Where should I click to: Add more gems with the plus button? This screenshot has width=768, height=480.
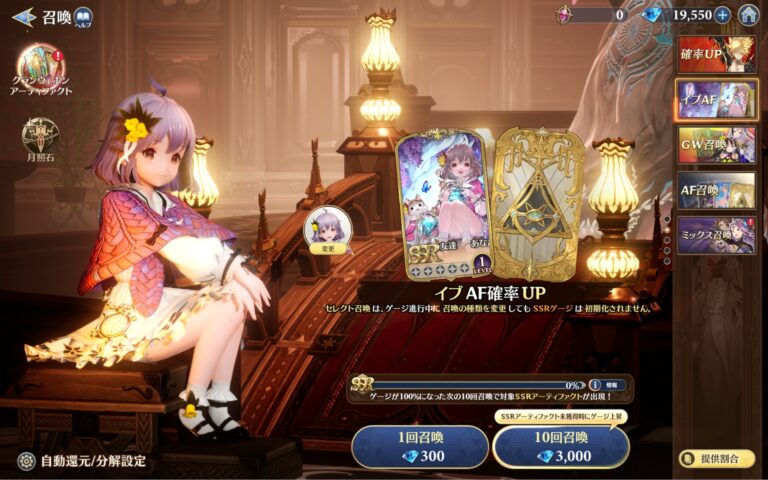(x=722, y=15)
